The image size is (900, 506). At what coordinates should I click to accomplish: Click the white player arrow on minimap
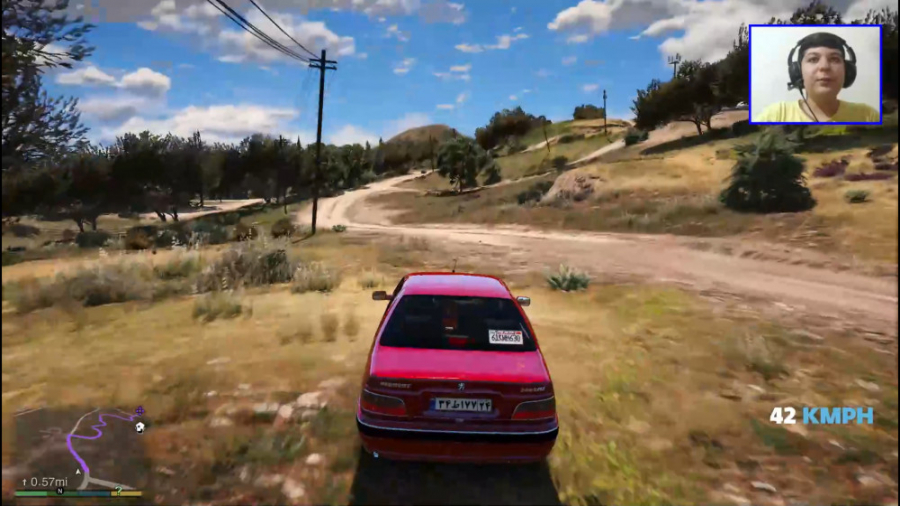click(x=78, y=472)
